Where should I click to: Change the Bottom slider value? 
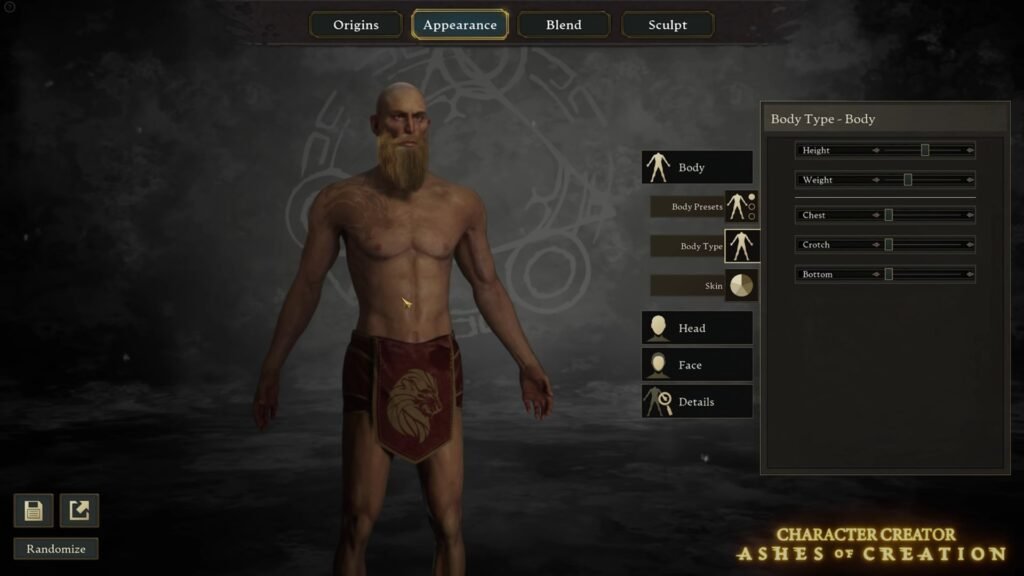pyautogui.click(x=888, y=274)
